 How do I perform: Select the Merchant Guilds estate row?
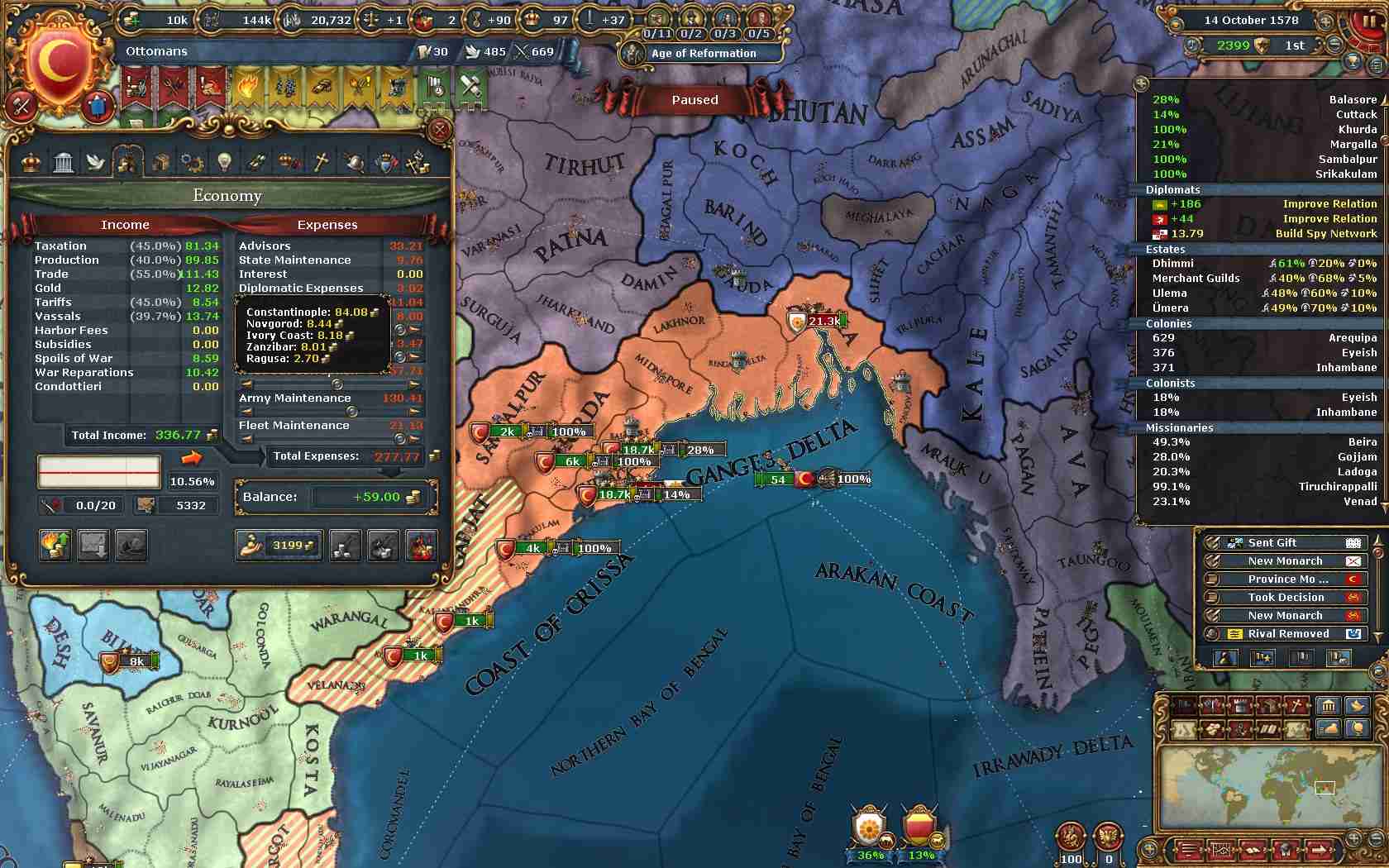(1258, 279)
